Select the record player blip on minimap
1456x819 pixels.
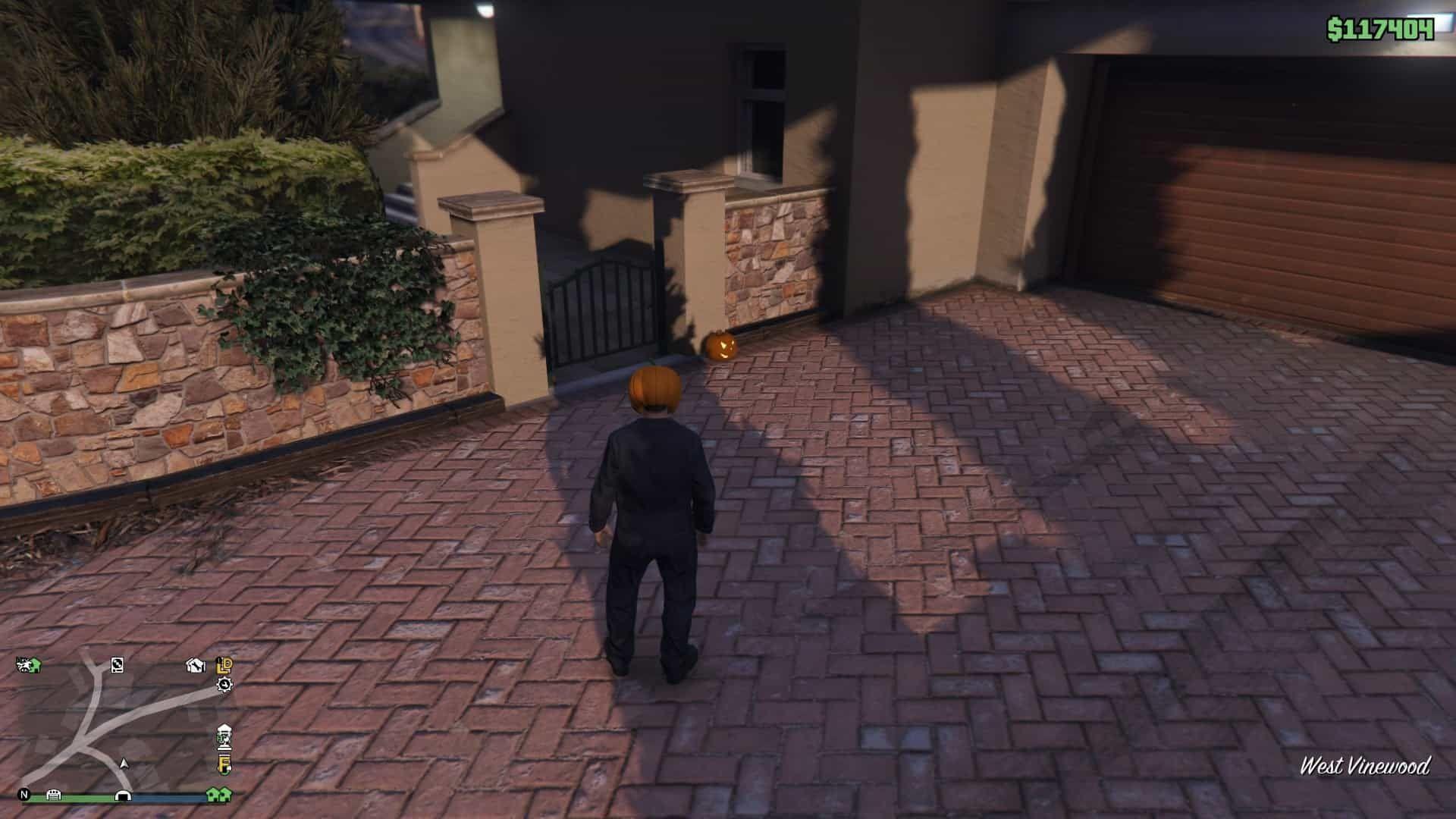tap(117, 665)
